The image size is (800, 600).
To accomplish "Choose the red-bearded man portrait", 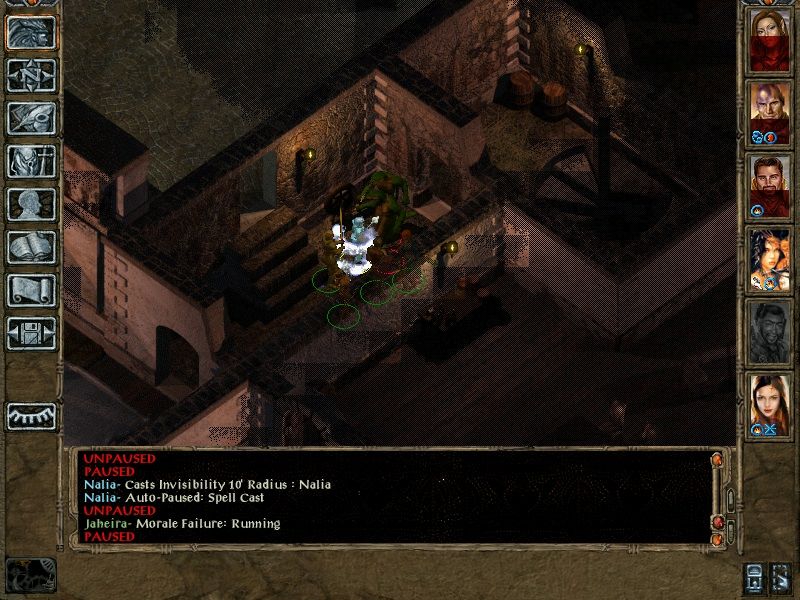I will pos(769,185).
